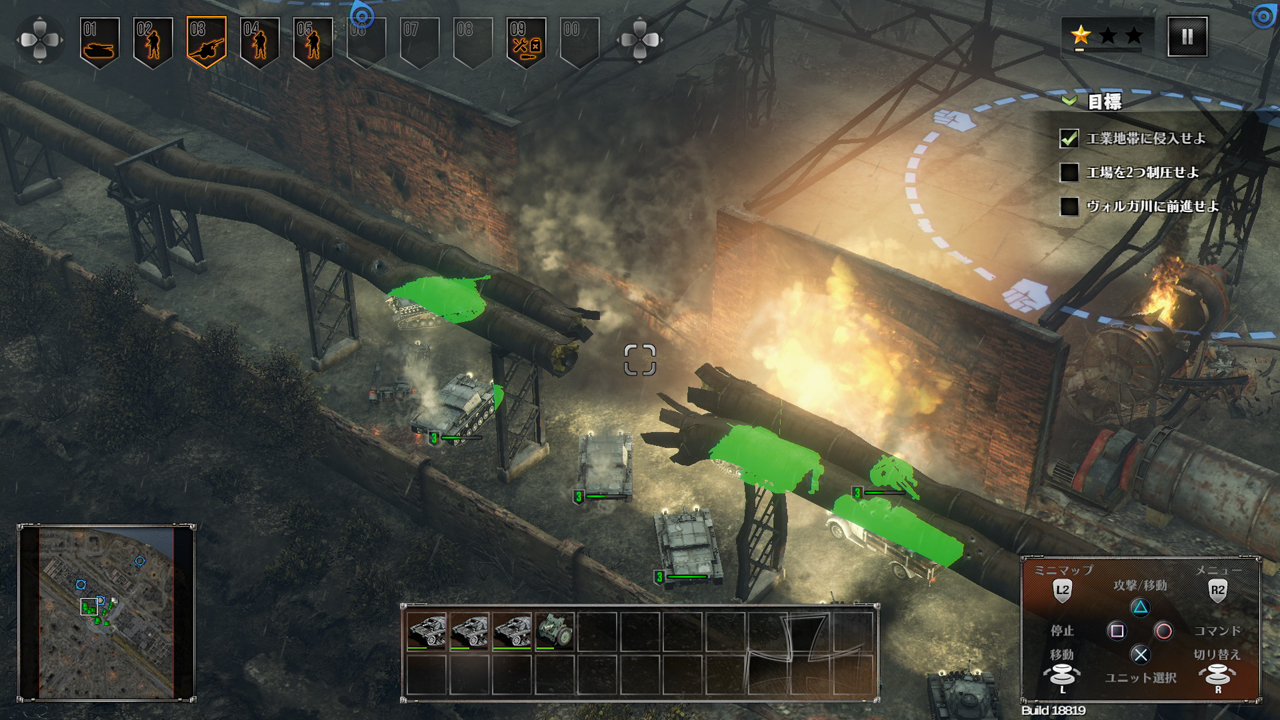The width and height of the screenshot is (1280, 720).
Task: Select infantry unit group 04
Action: coord(260,42)
